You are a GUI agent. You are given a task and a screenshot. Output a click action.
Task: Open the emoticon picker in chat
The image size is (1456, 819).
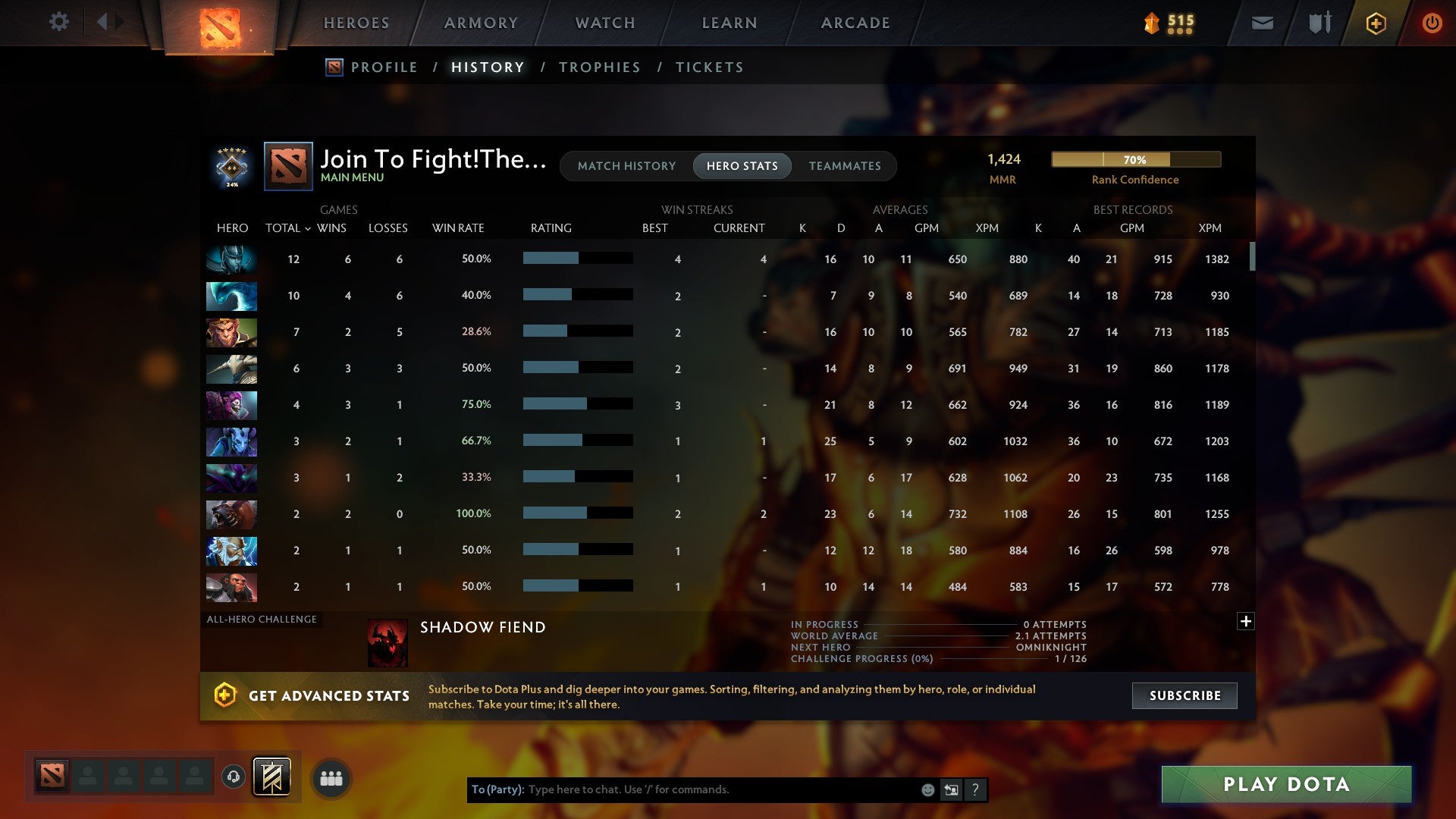click(x=928, y=789)
